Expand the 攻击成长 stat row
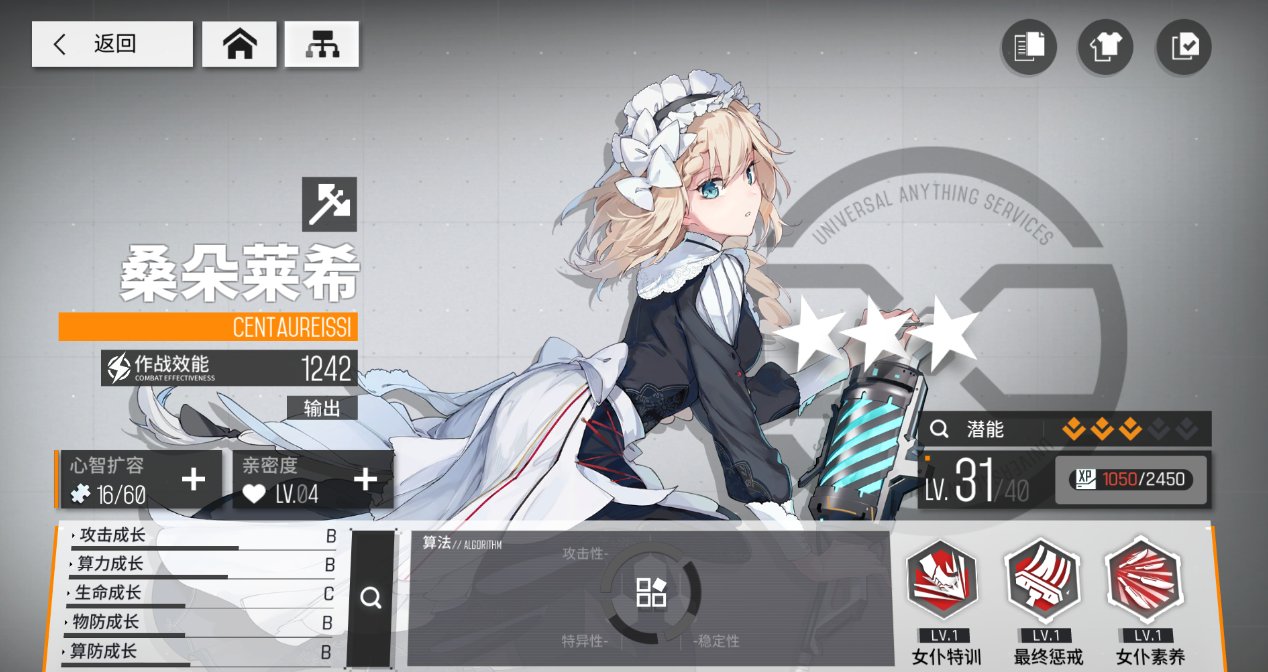The height and width of the screenshot is (672, 1268). tap(200, 536)
